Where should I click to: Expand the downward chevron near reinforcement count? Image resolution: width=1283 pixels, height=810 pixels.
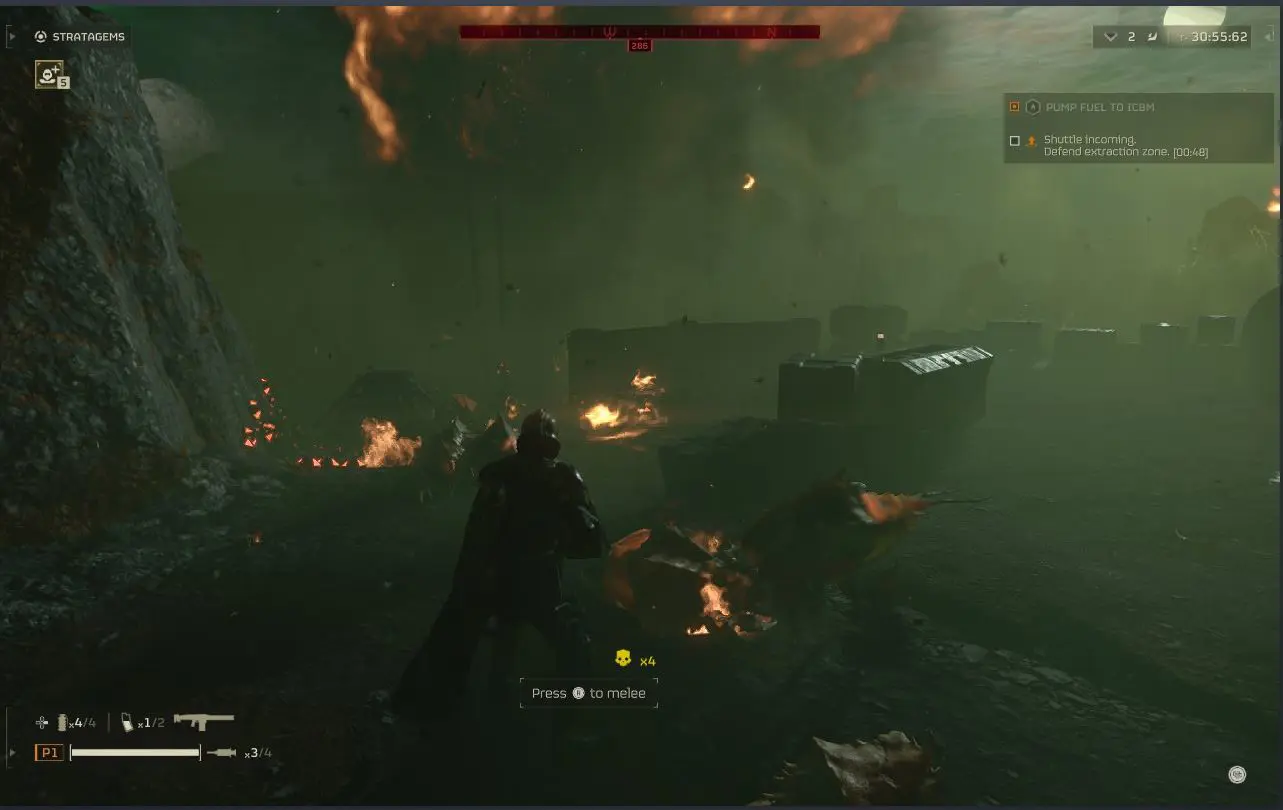[x=1110, y=36]
